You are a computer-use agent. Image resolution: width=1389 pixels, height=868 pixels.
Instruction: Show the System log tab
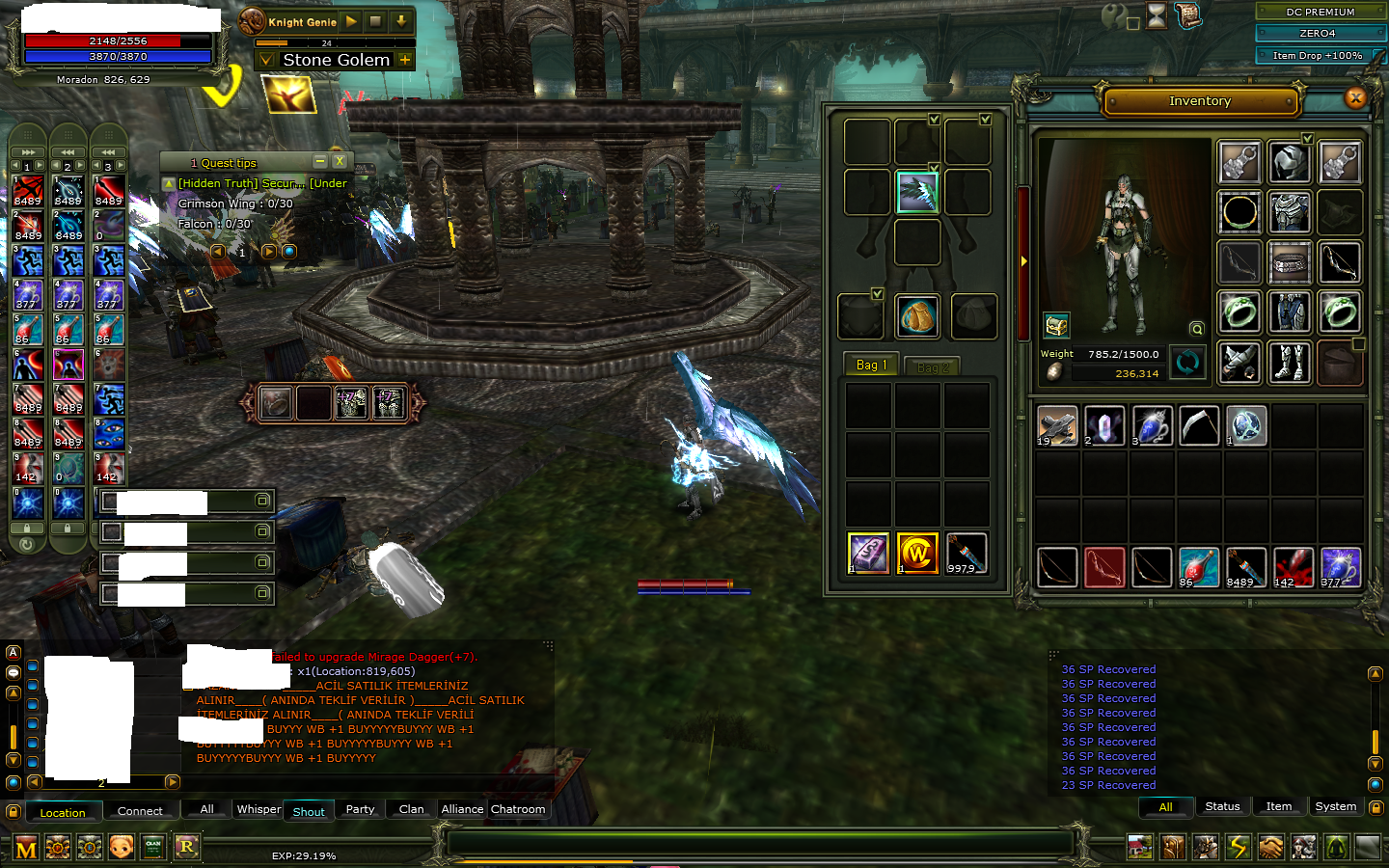click(1335, 806)
